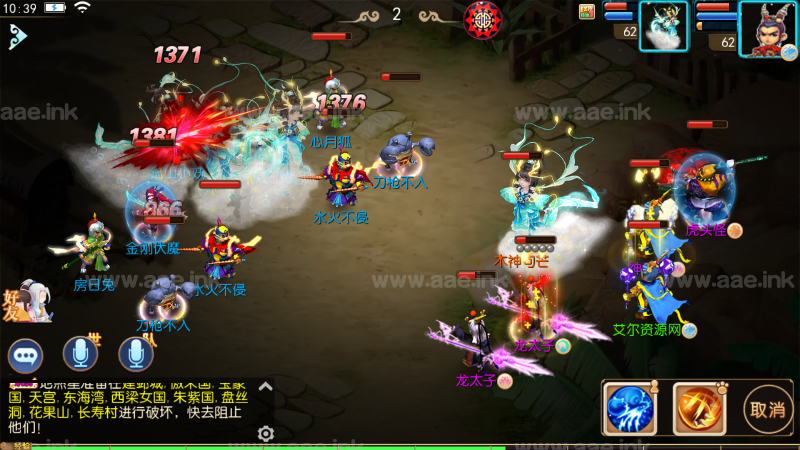Tap the team-channel (队) microphone button
Viewport: 800px width, 450px height.
click(x=136, y=354)
